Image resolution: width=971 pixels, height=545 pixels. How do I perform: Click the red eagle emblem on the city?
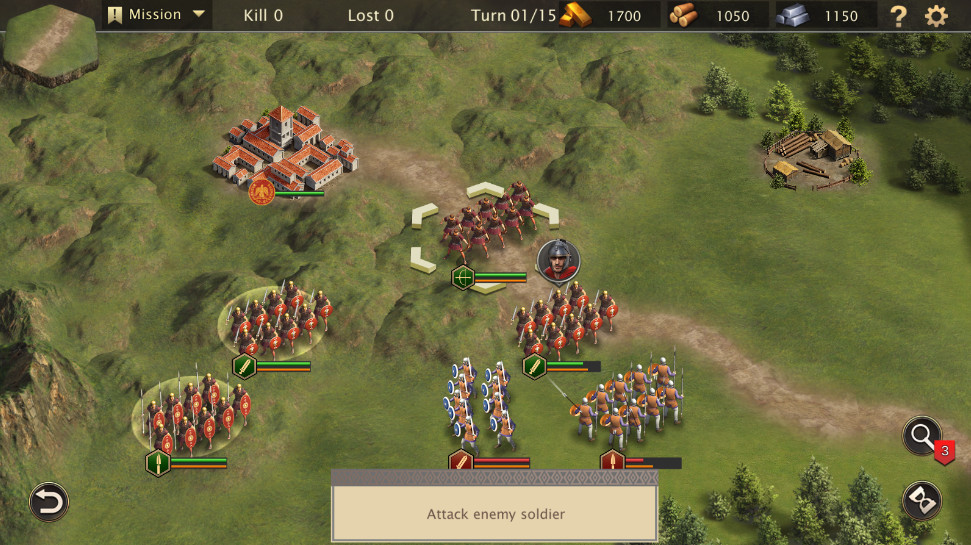pos(262,190)
